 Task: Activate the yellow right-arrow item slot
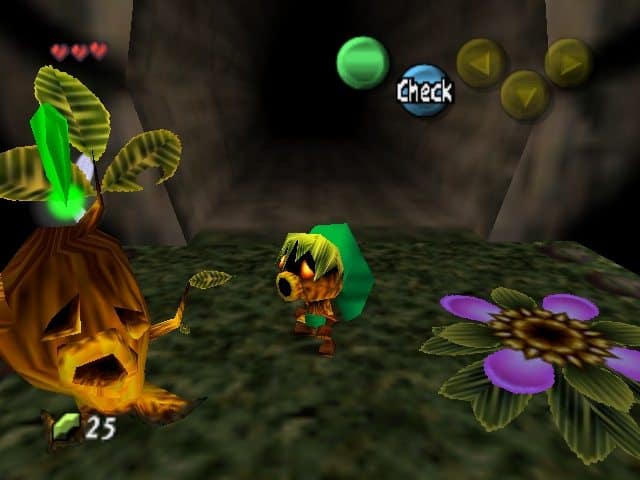[x=568, y=62]
